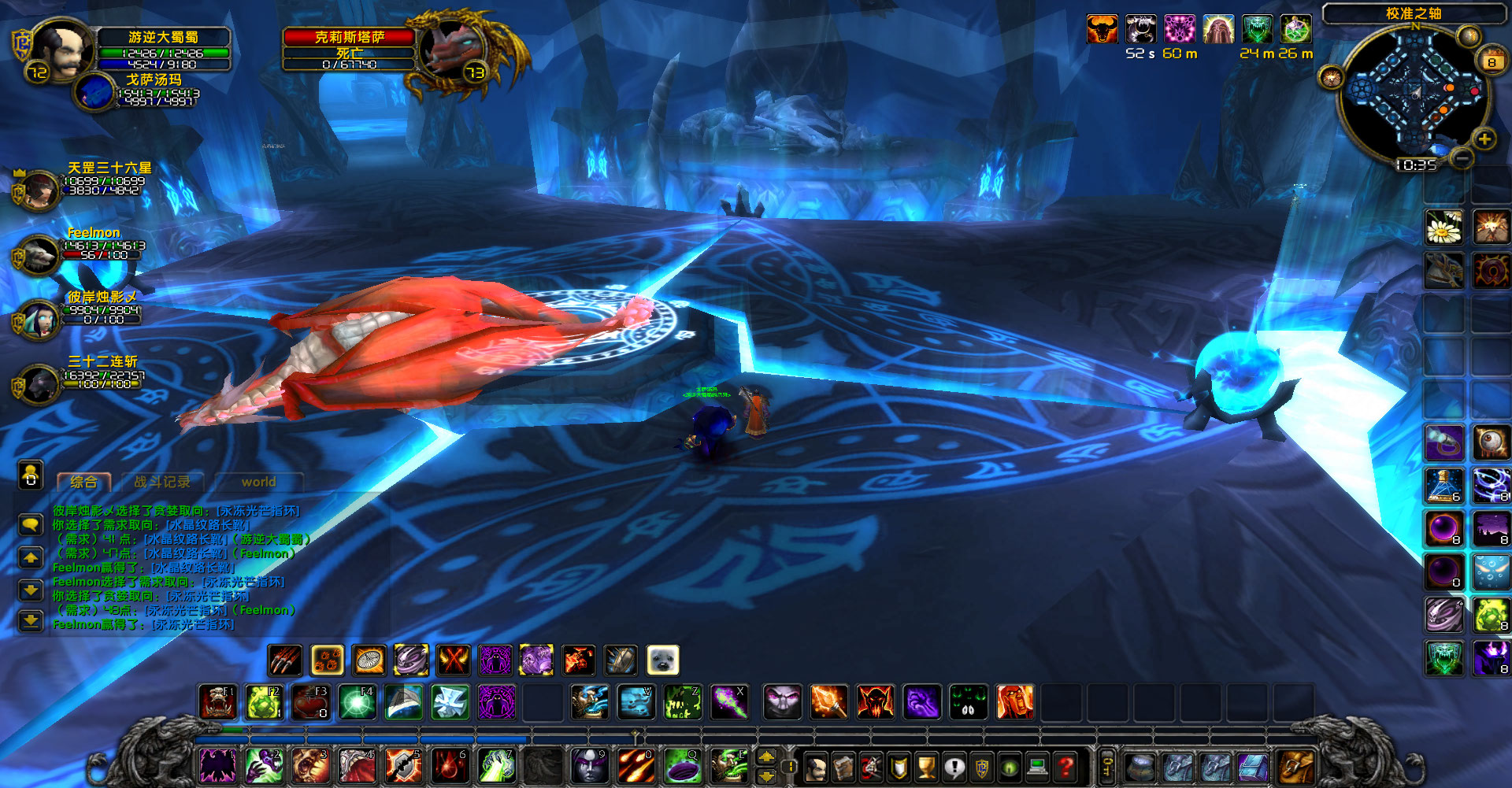Viewport: 1512px width, 788px height.
Task: Open the LFG green eye icon
Action: click(x=1009, y=768)
